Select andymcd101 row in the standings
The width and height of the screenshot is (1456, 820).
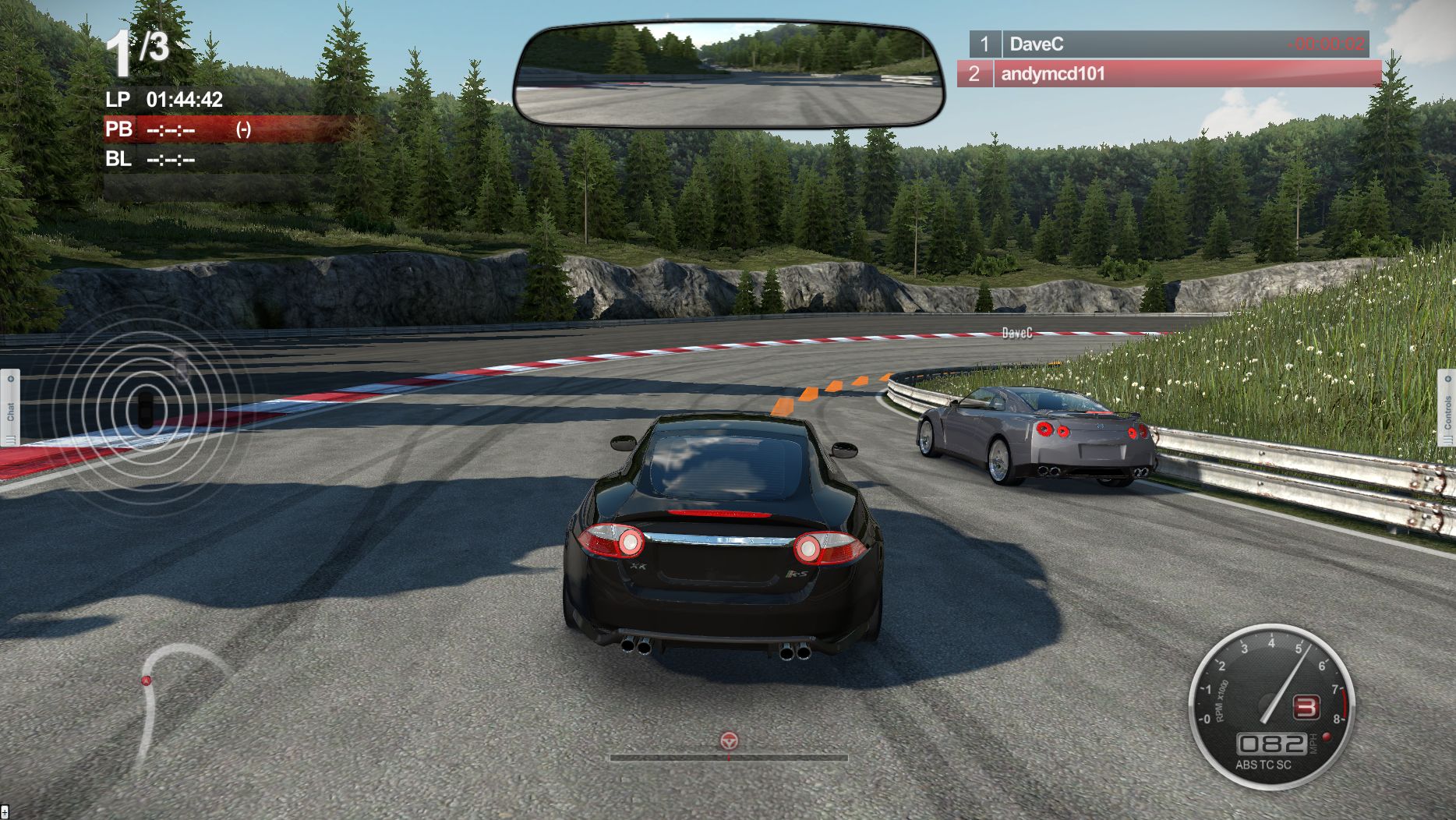click(1168, 74)
